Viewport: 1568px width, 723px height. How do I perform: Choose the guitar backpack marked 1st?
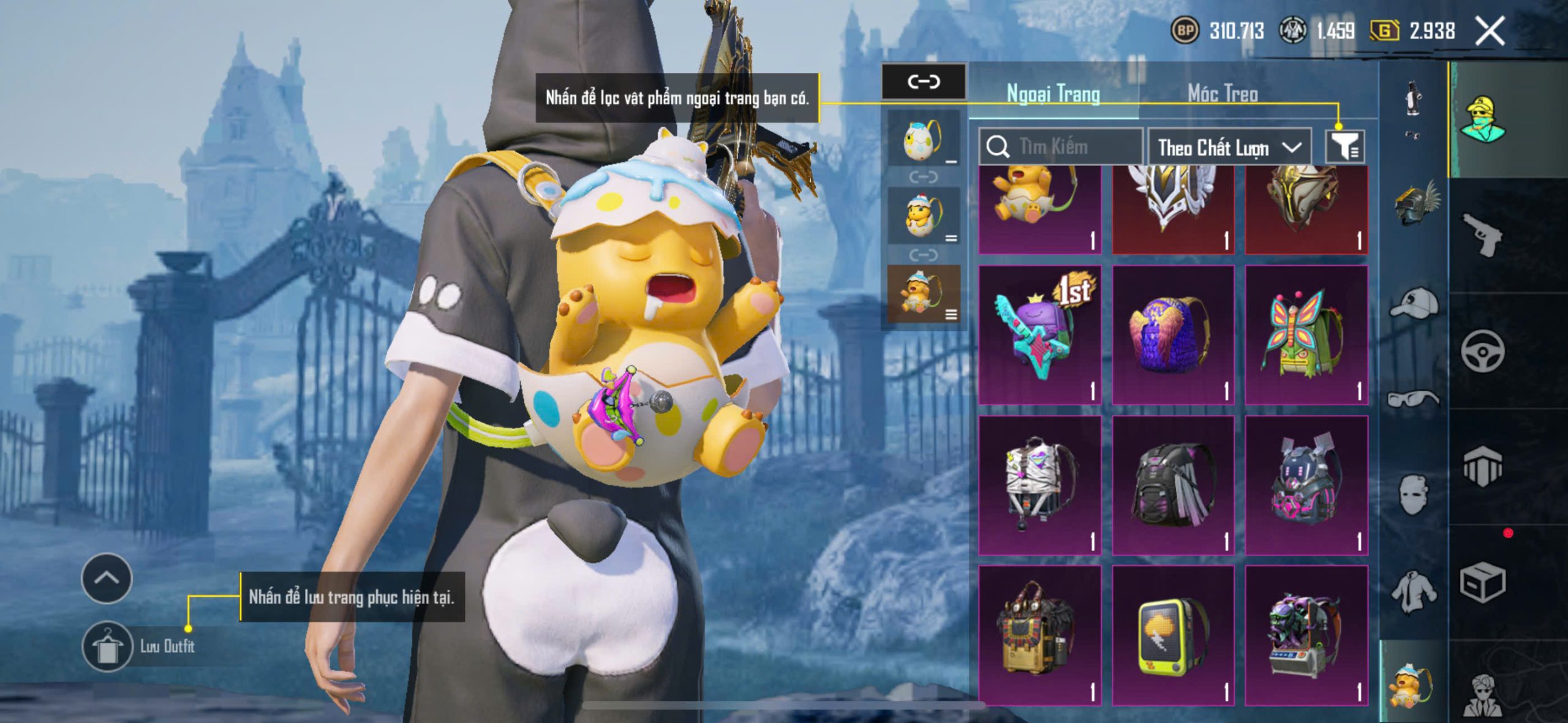(x=1039, y=335)
